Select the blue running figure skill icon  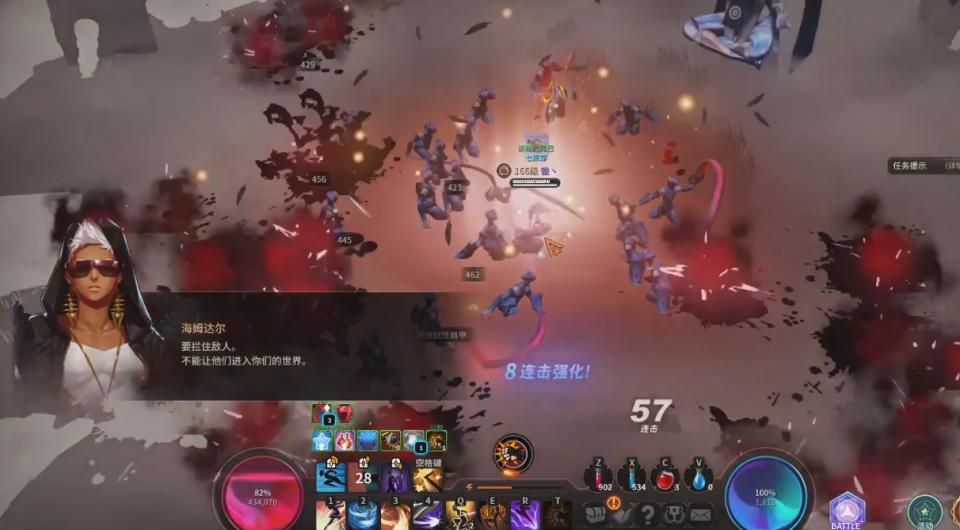tap(331, 477)
